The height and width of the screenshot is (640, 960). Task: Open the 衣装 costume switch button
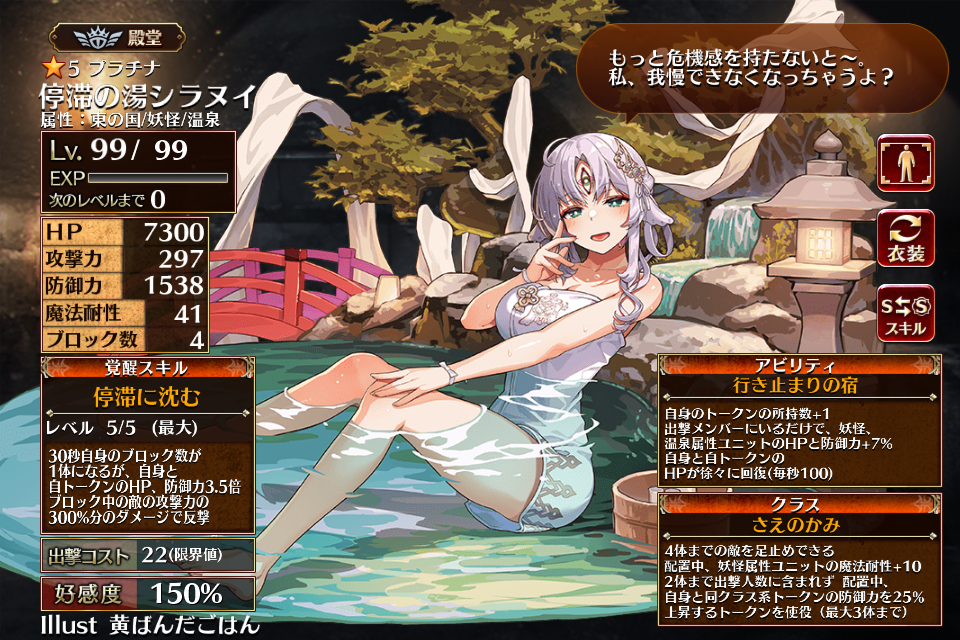click(906, 238)
